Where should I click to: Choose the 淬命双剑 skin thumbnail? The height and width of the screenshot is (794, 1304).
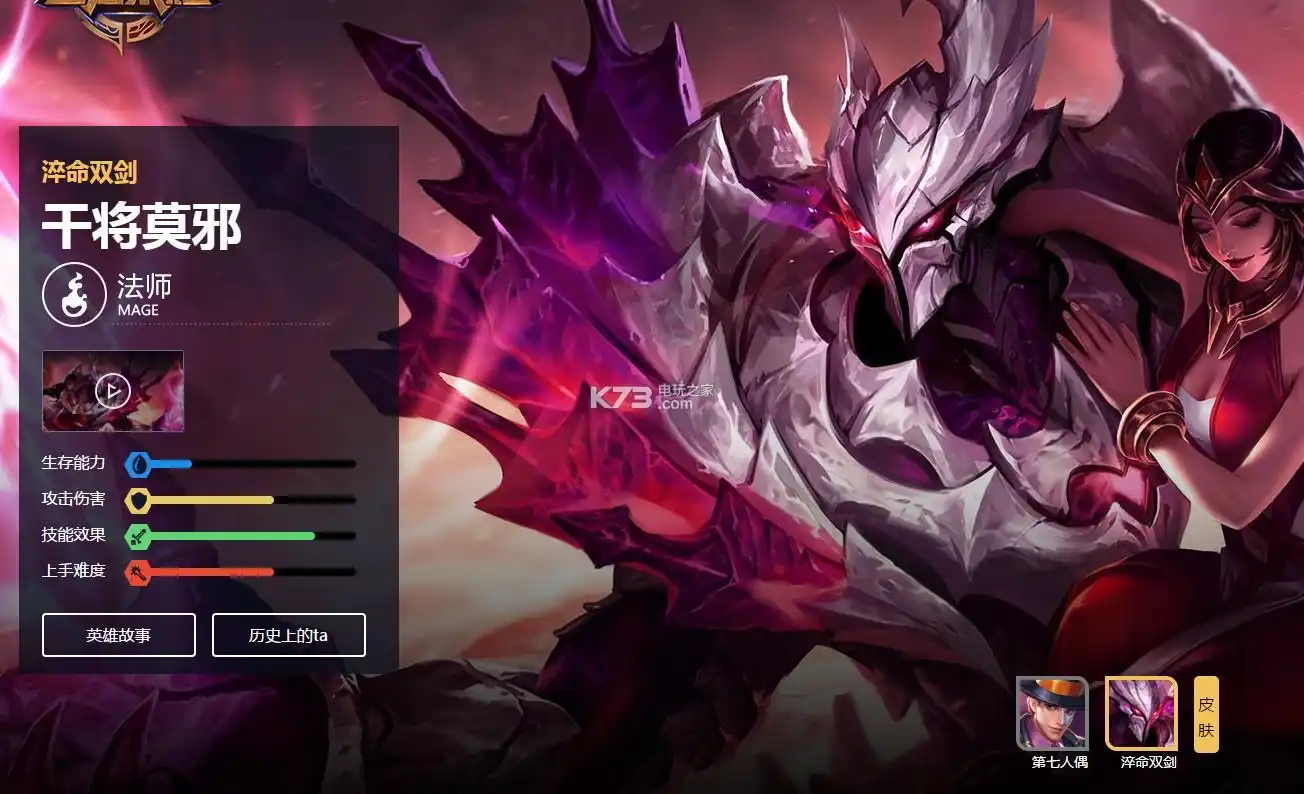tap(1141, 713)
